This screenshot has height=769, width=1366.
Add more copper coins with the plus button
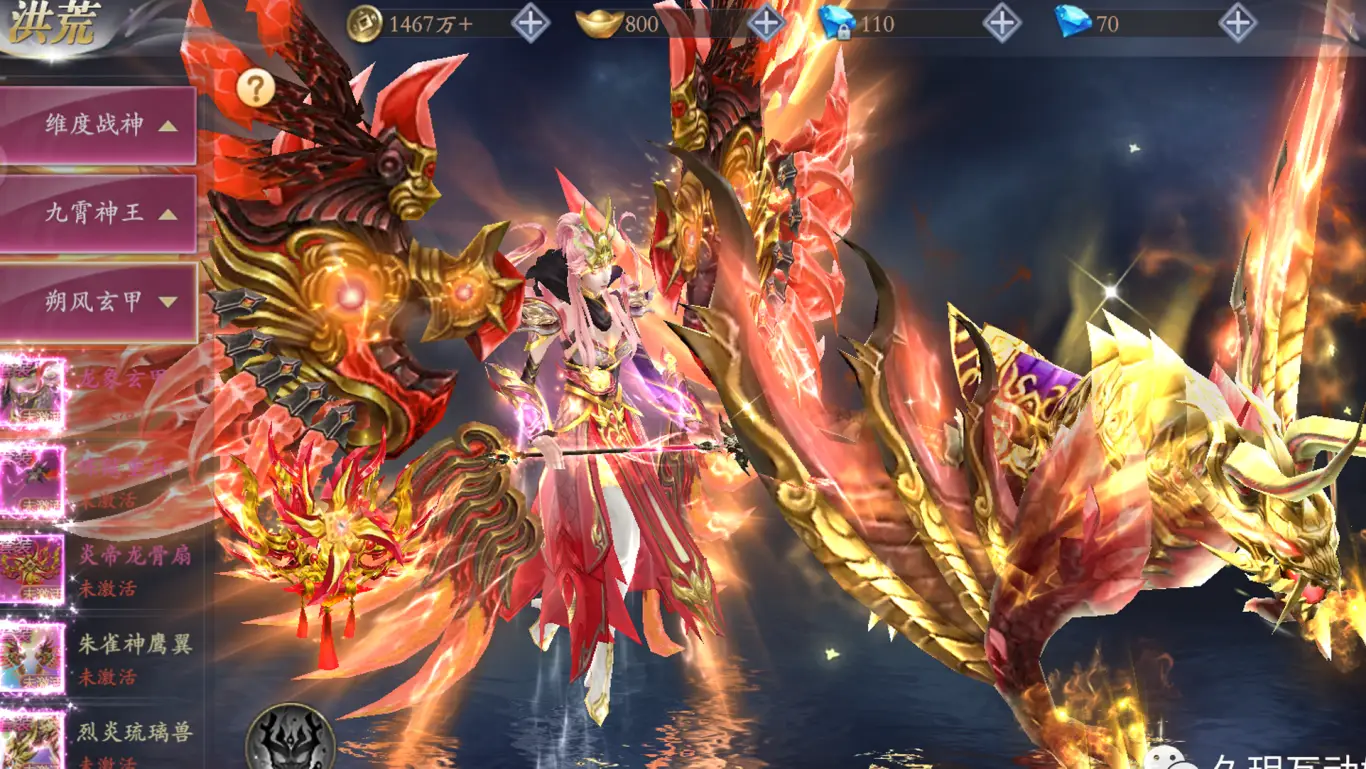531,24
